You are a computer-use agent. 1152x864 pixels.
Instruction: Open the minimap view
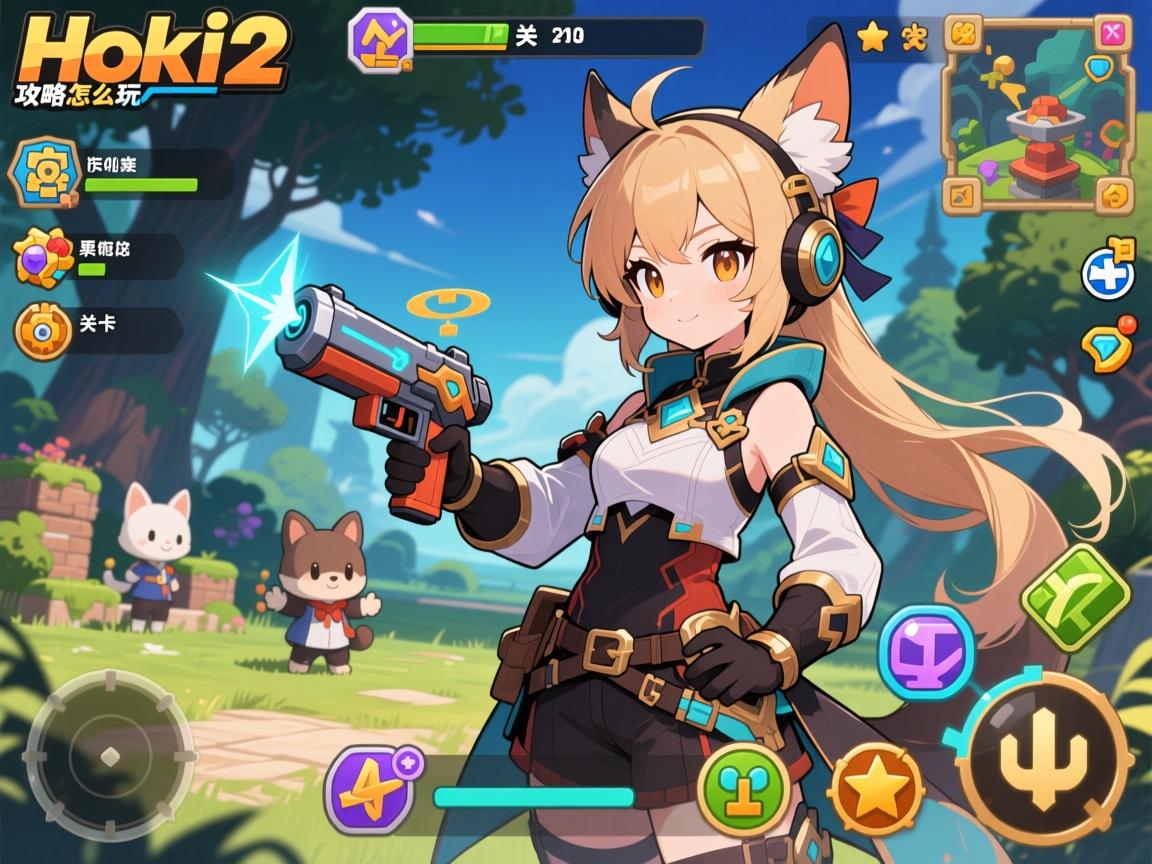coord(1039,115)
